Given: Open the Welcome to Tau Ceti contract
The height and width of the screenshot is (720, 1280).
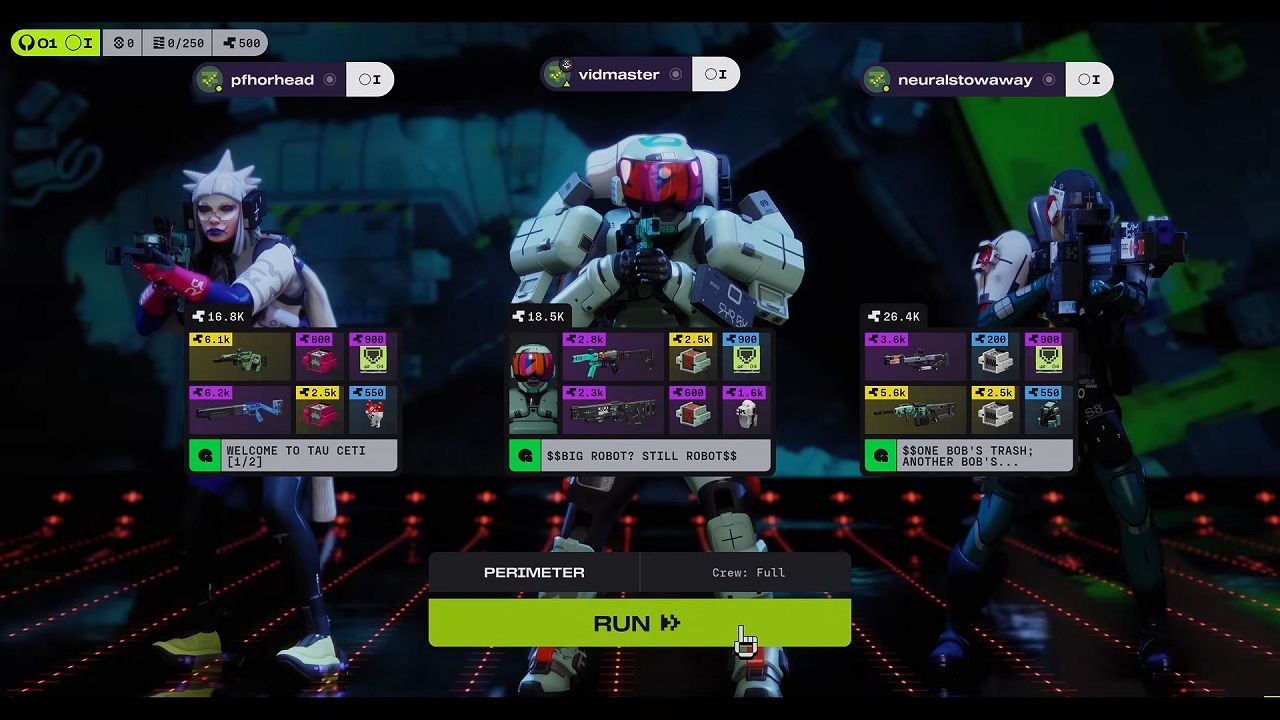Looking at the screenshot, I should 294,456.
